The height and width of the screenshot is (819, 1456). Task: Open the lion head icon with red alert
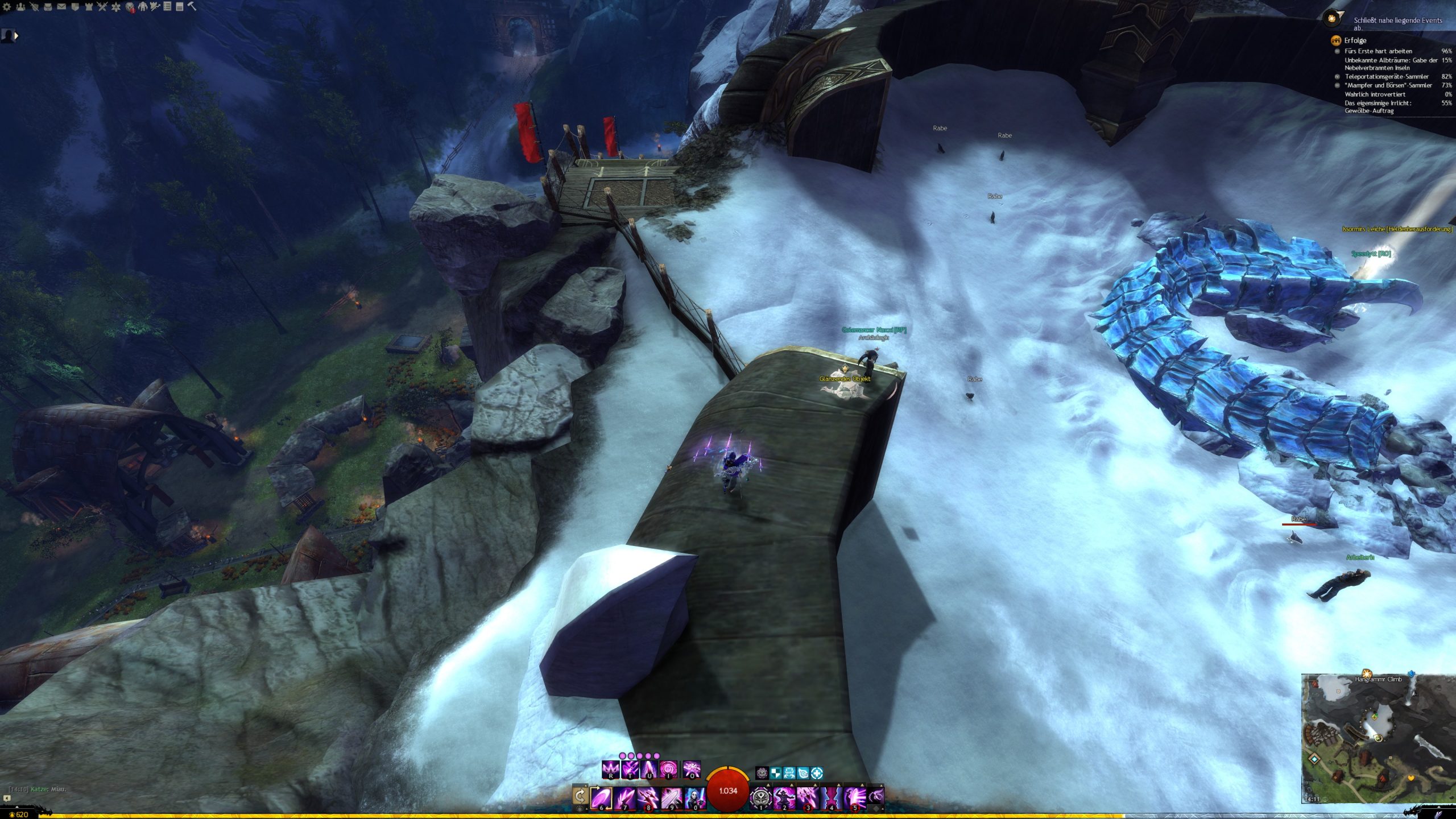tap(130, 7)
